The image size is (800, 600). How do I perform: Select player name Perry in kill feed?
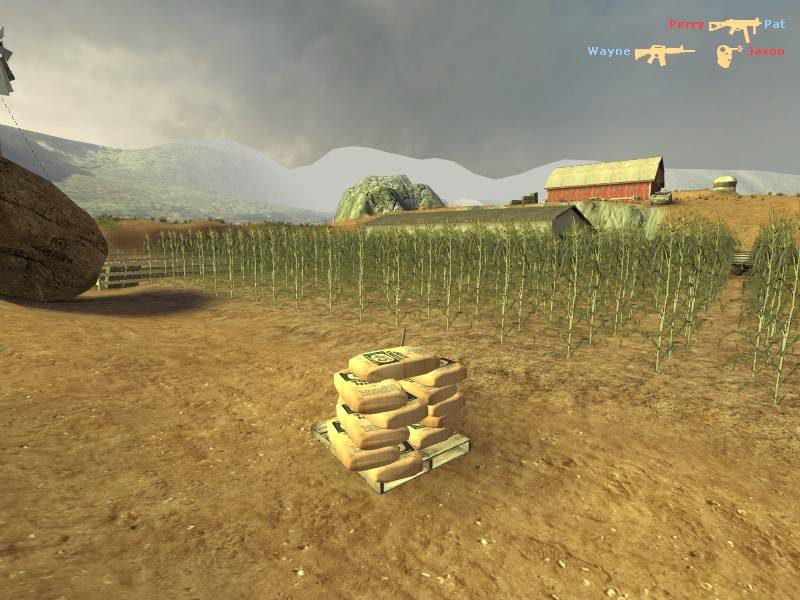click(686, 24)
